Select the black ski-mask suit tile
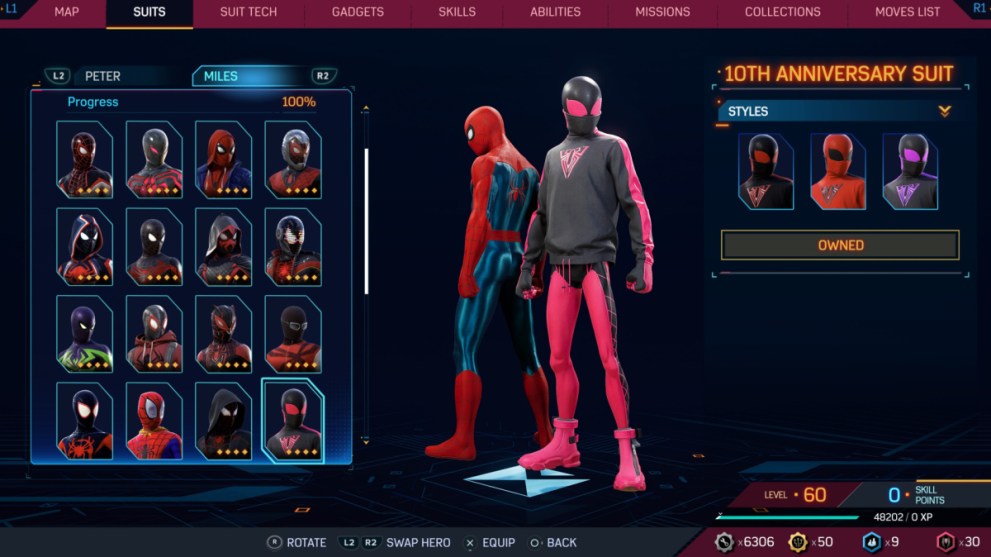This screenshot has width=991, height=557. [293, 334]
